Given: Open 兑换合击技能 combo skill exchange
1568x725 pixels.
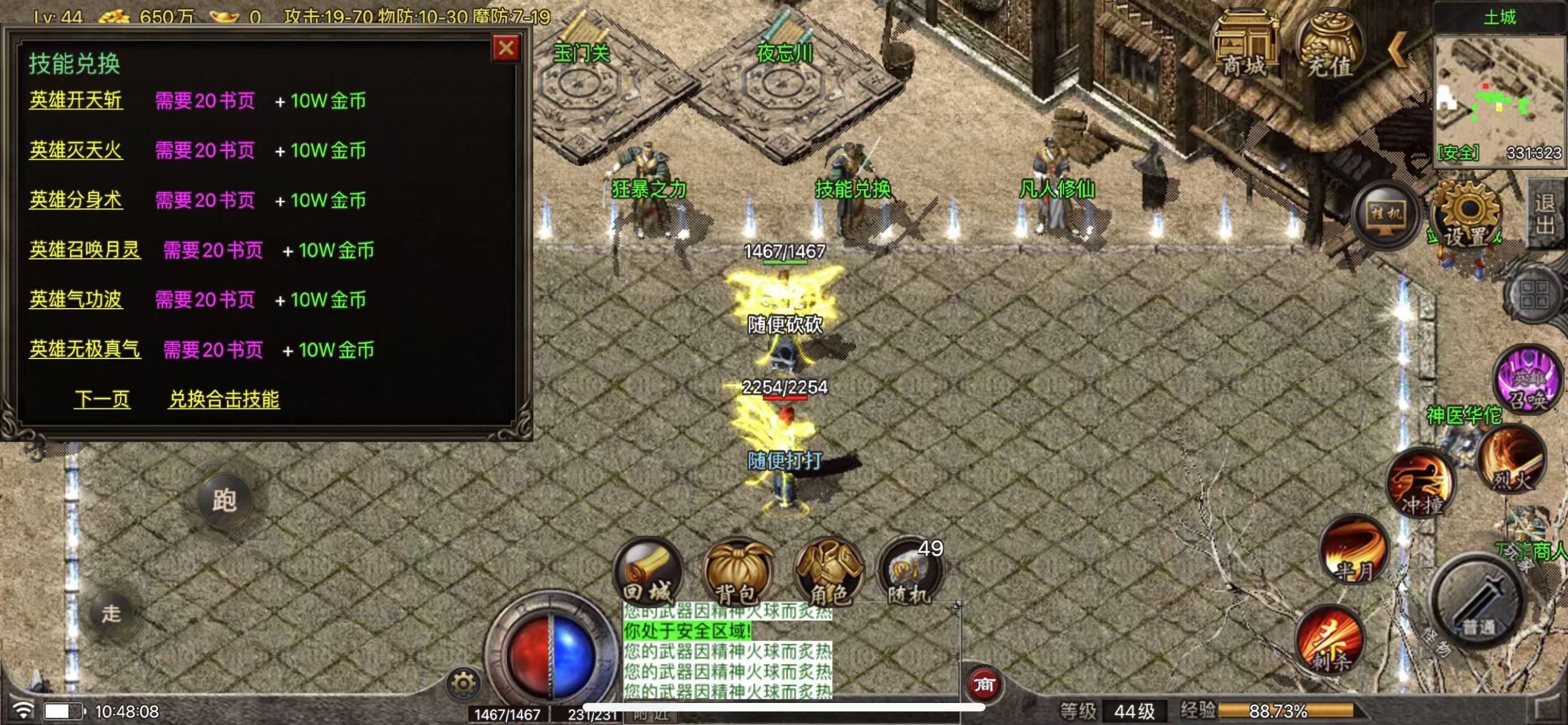Looking at the screenshot, I should point(224,399).
